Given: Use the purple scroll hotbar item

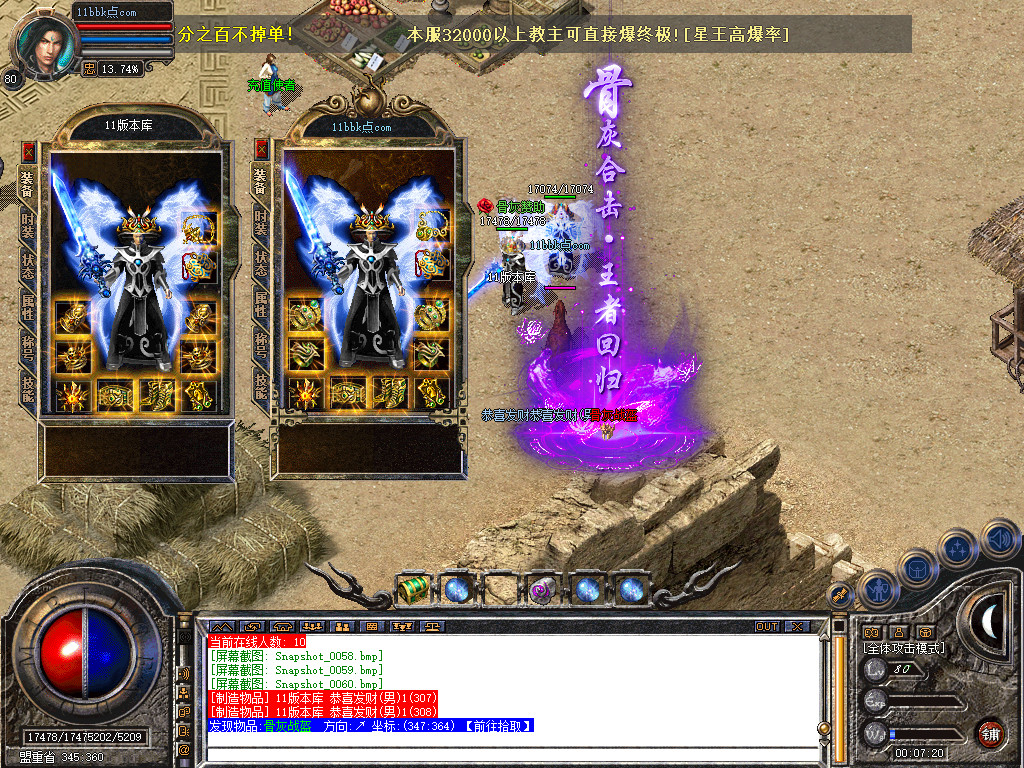Looking at the screenshot, I should click(543, 589).
